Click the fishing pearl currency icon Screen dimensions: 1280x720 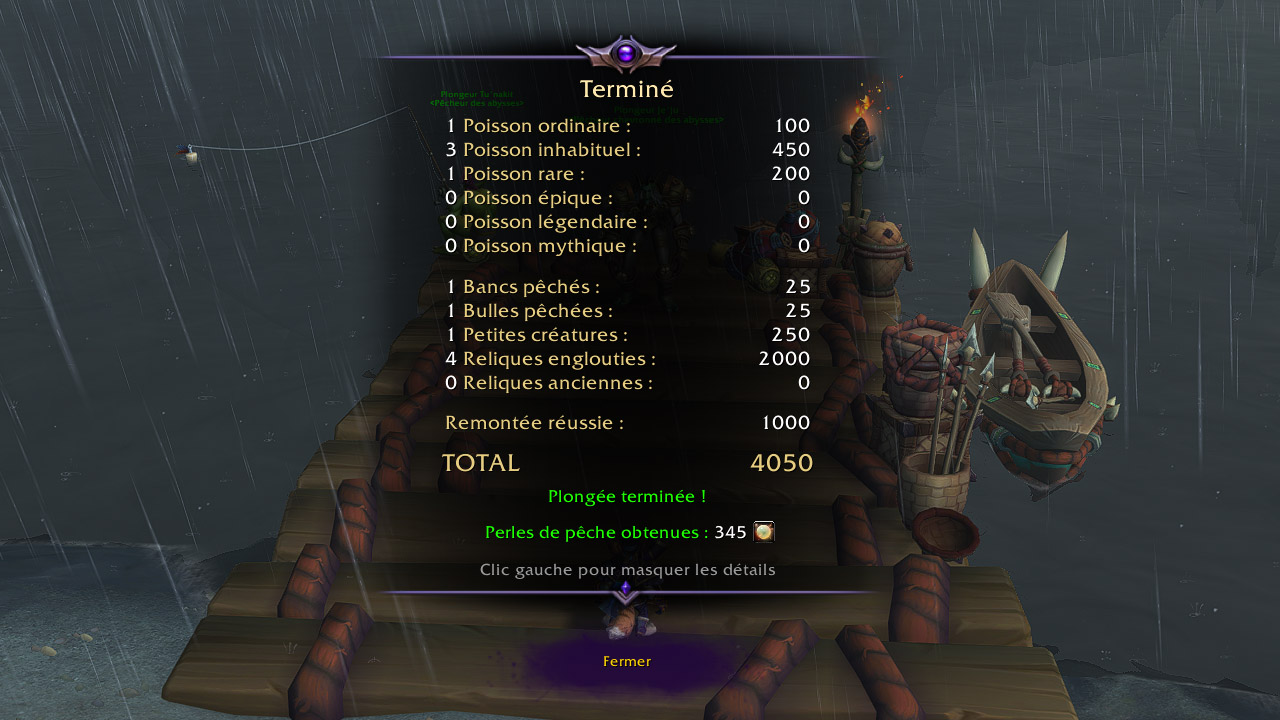point(764,532)
